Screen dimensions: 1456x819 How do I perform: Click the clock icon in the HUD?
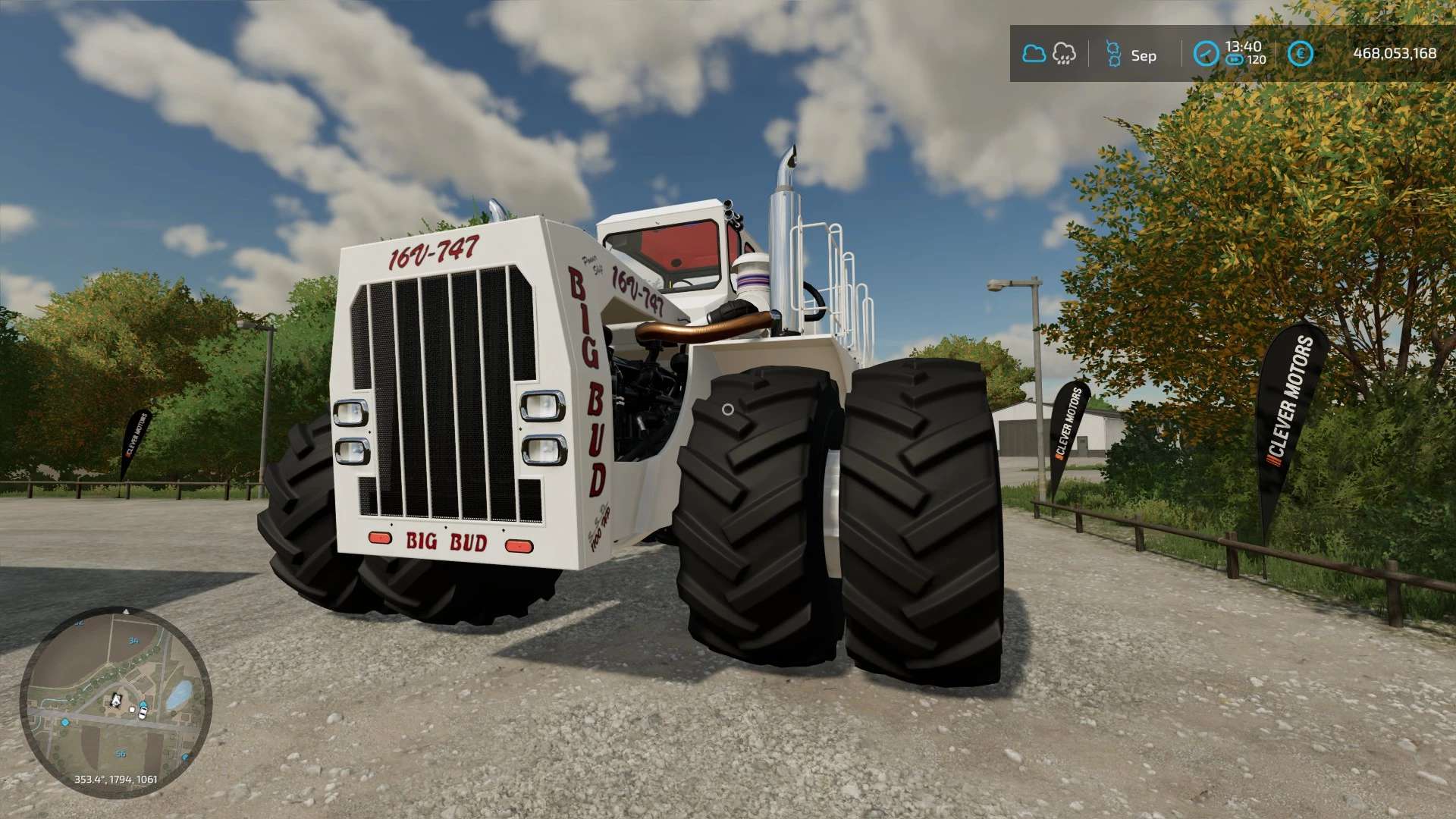1206,54
